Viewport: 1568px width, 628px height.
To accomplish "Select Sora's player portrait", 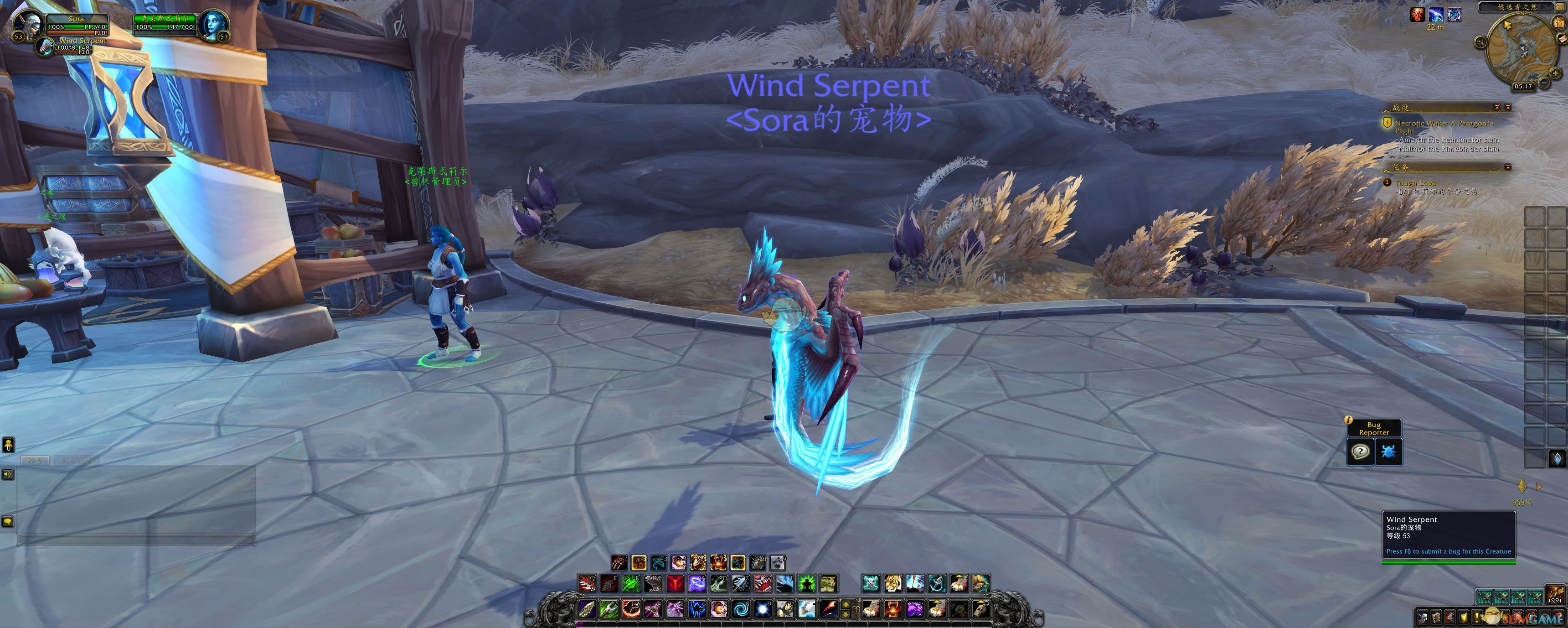I will pos(27,23).
